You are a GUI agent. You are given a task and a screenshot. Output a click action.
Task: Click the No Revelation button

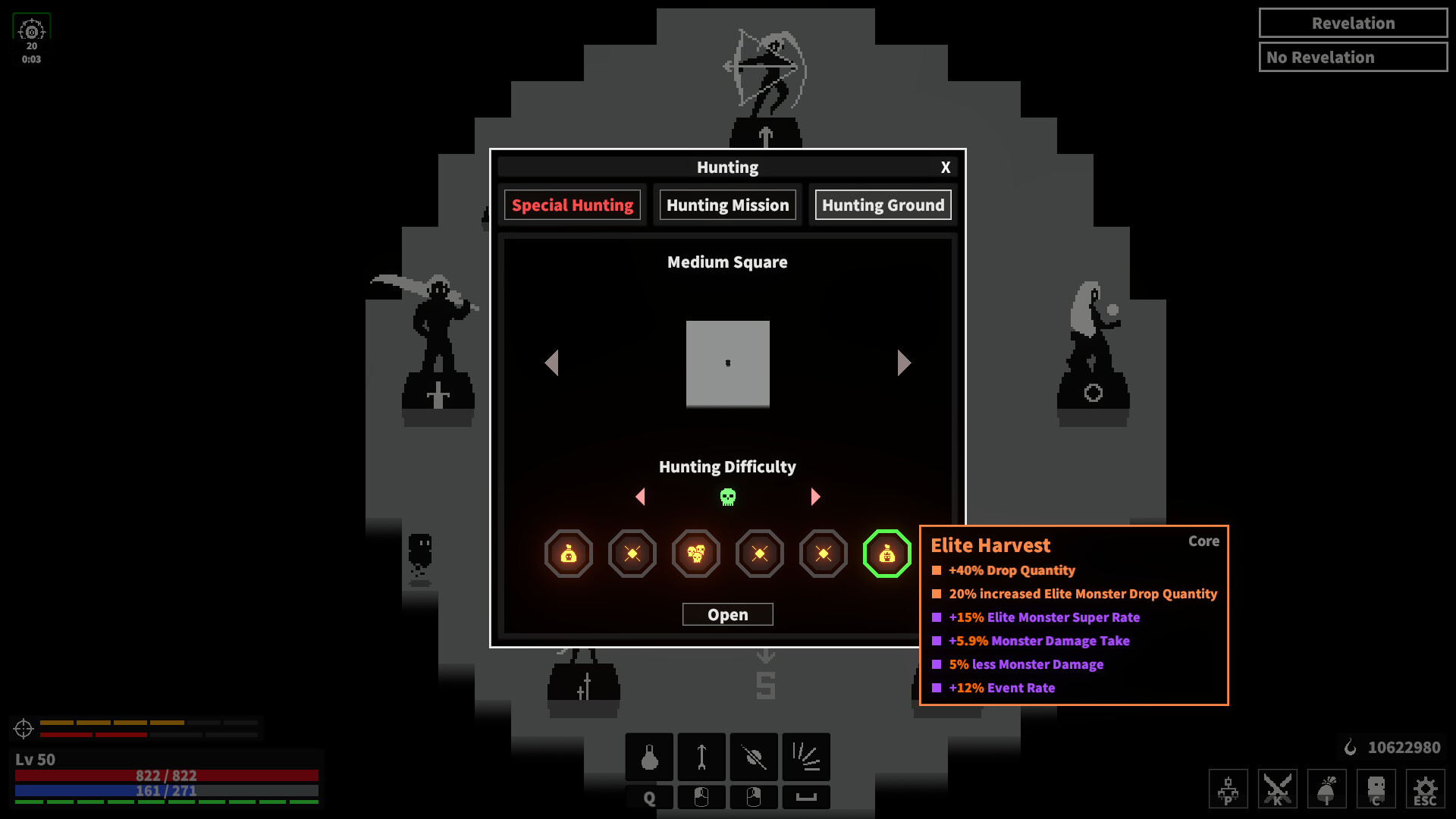(1353, 57)
